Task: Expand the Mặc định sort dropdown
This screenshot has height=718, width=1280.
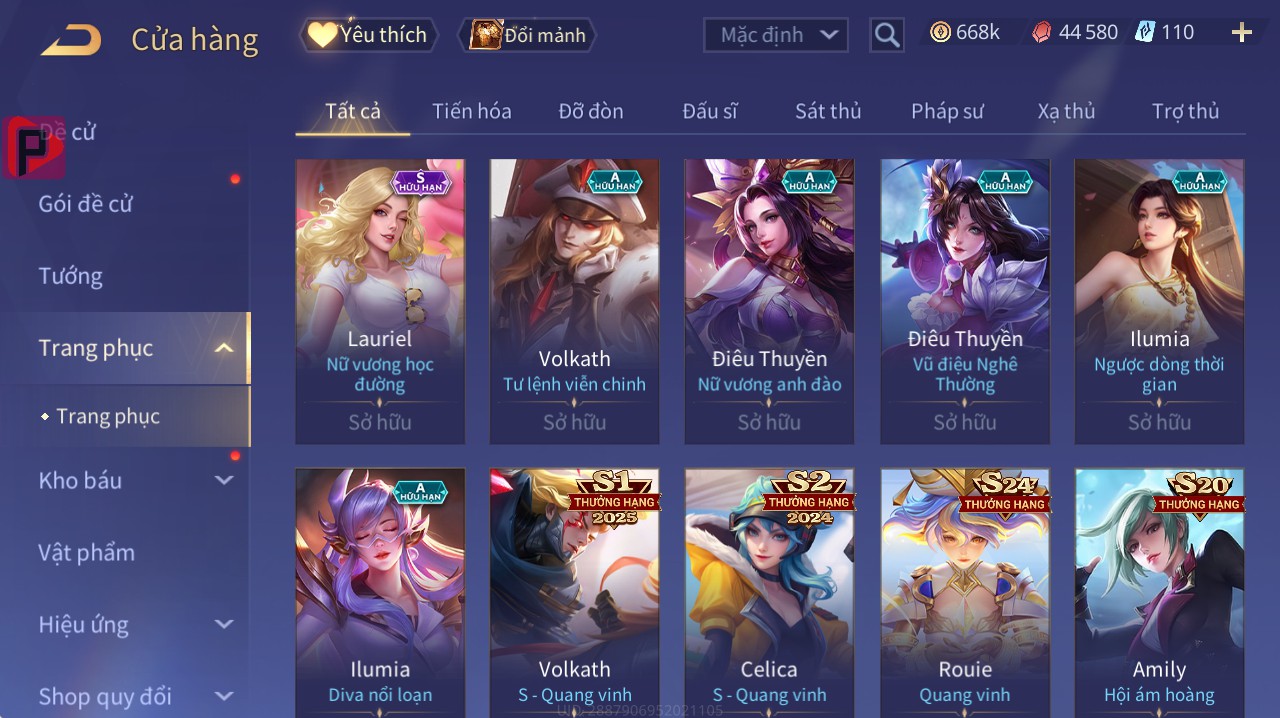Action: (776, 35)
